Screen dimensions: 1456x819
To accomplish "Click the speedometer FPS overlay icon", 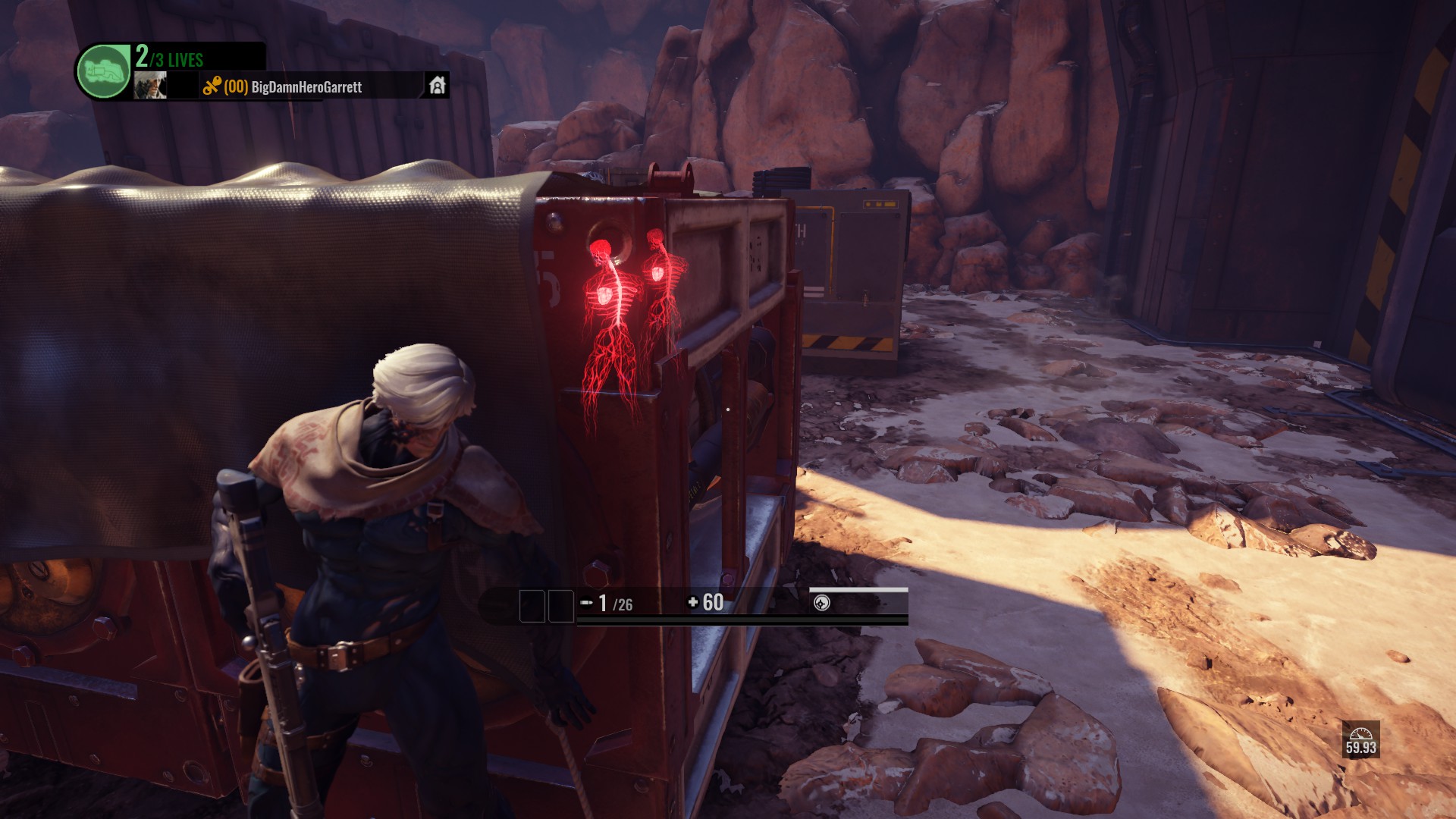I will (1360, 734).
